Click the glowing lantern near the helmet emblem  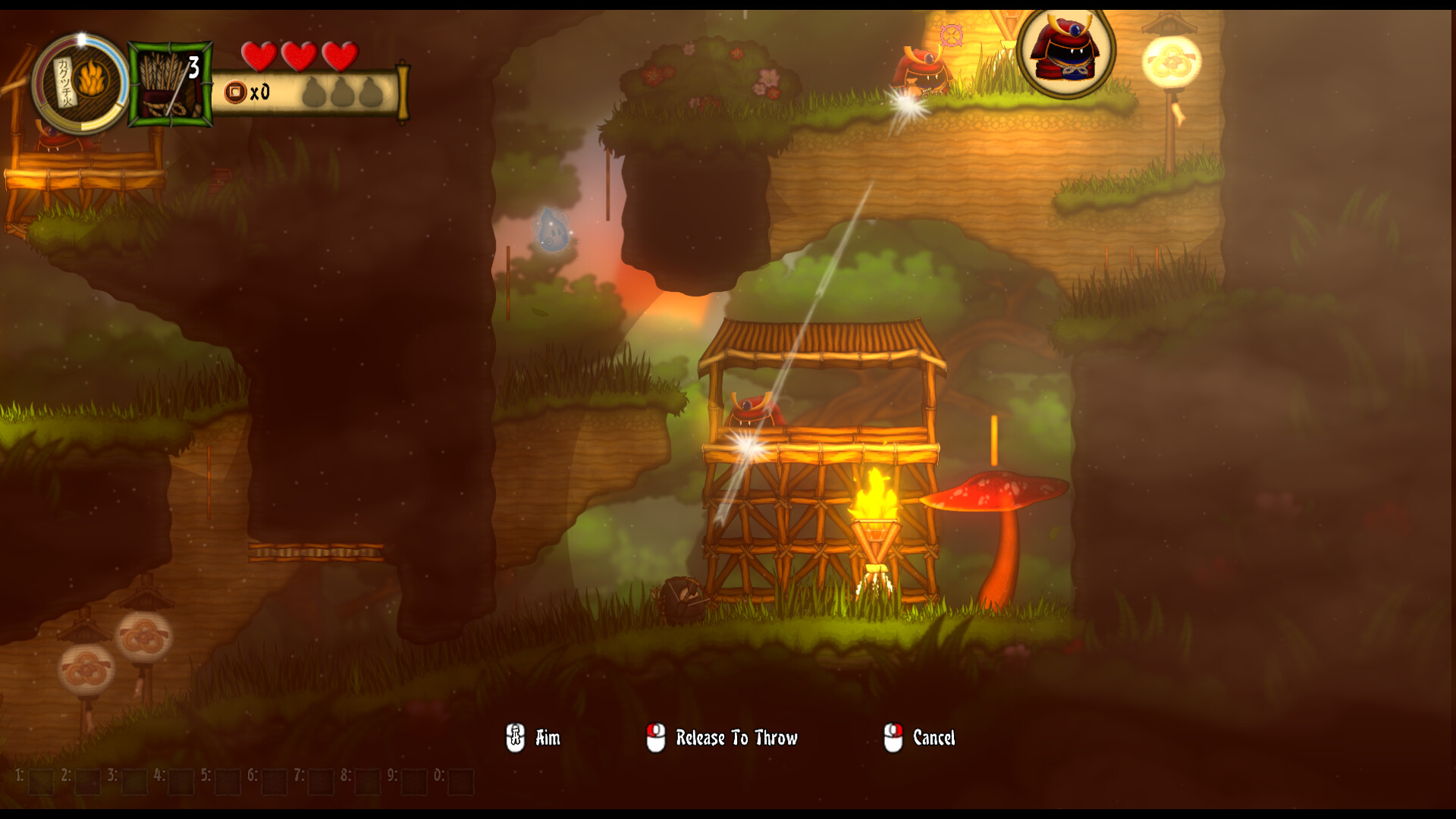[x=1172, y=61]
